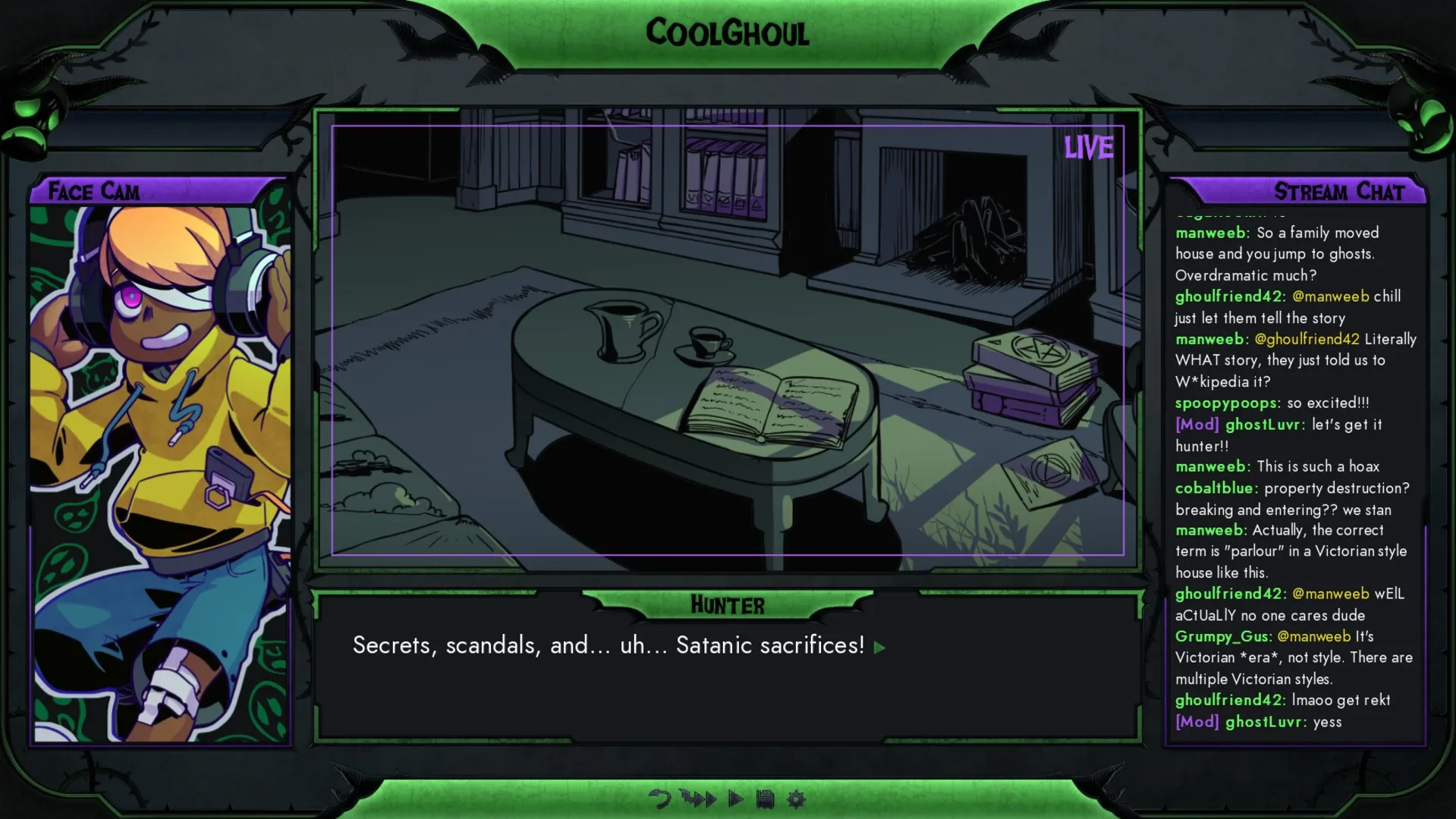Screen dimensions: 1456x819
Task: Click the LIVE indicator in the stream view
Action: coord(1090,149)
